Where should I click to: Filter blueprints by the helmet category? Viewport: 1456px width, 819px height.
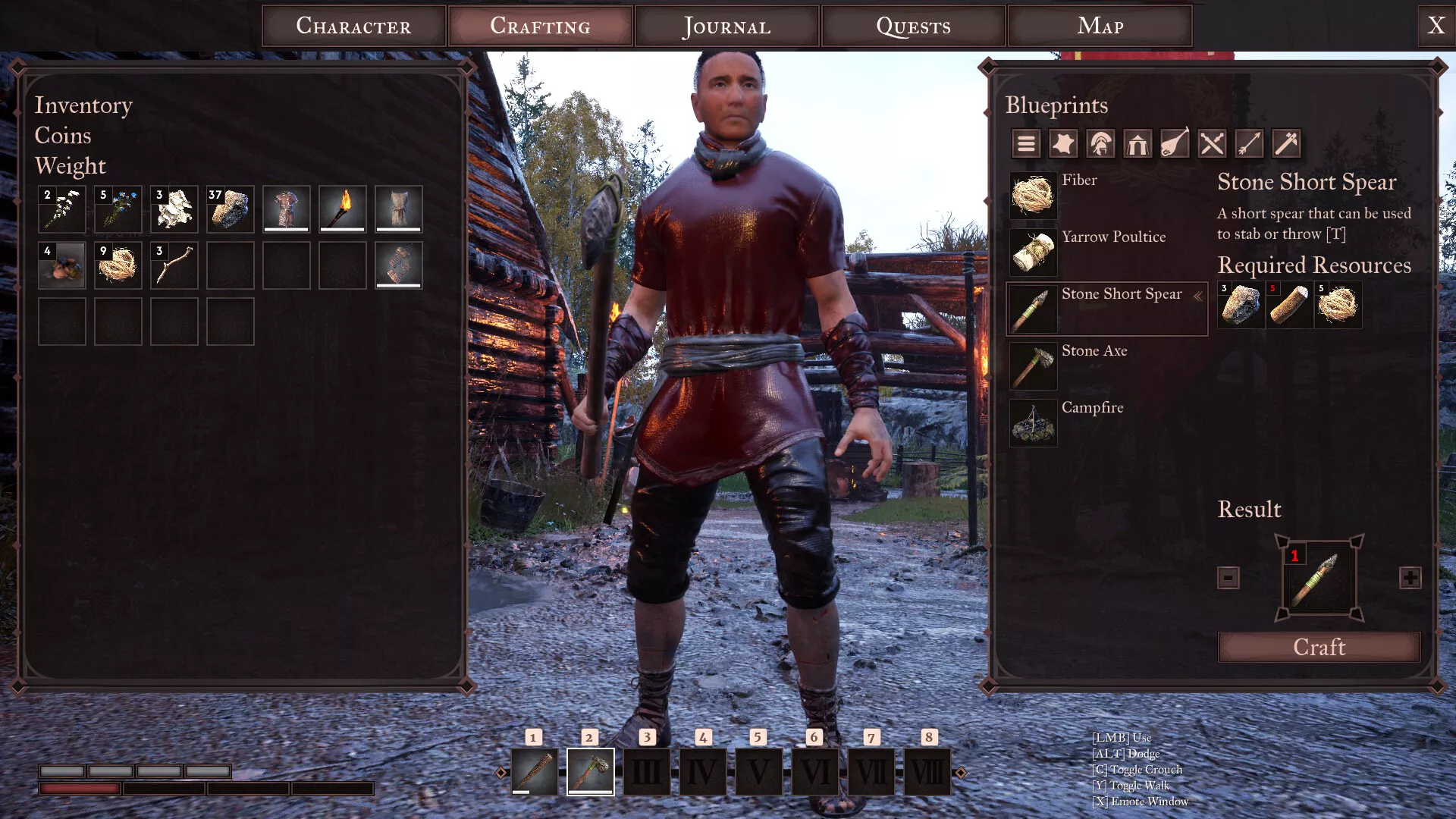point(1100,143)
